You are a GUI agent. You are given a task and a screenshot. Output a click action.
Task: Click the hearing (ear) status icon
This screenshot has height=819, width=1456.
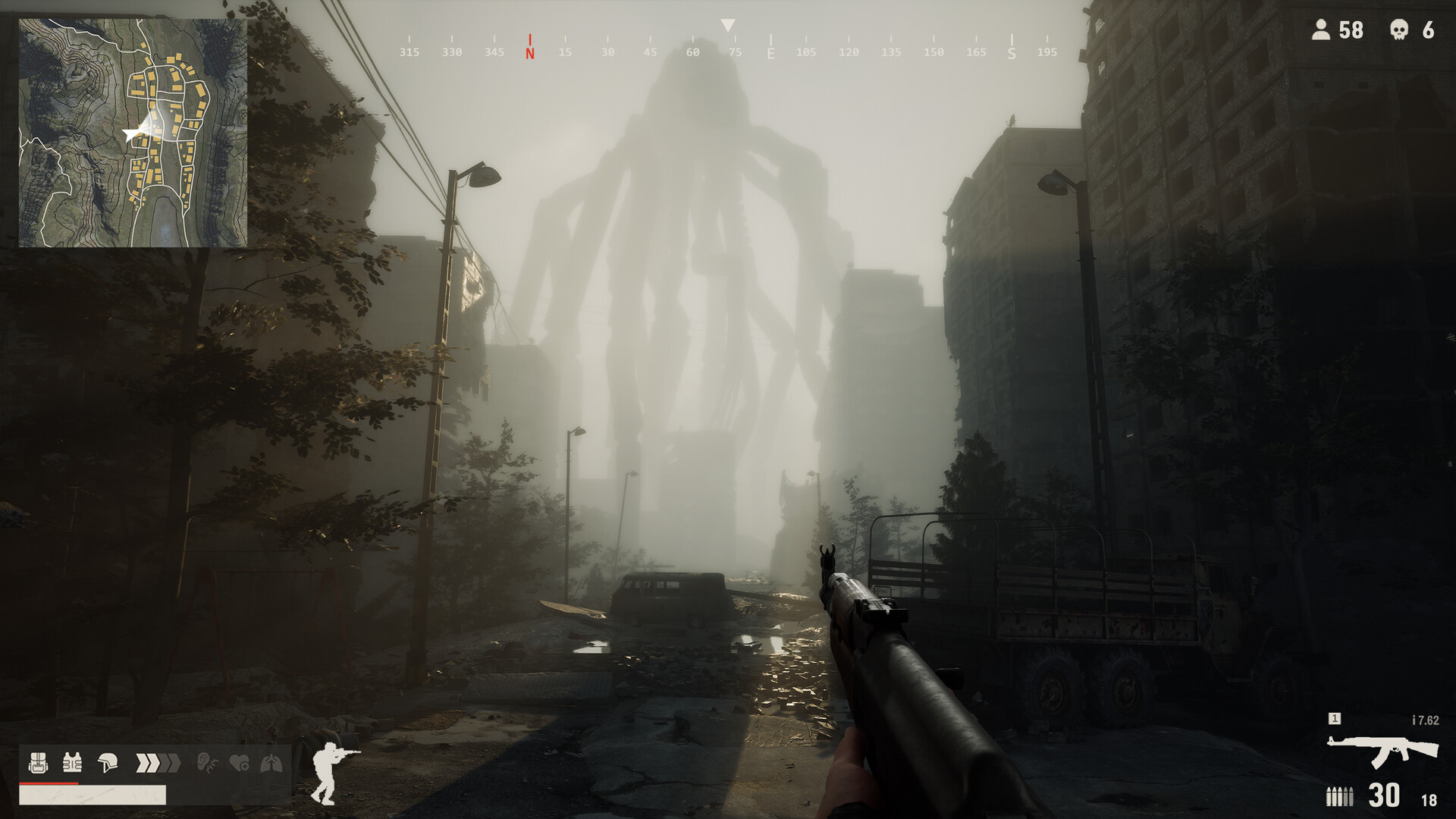[x=207, y=762]
